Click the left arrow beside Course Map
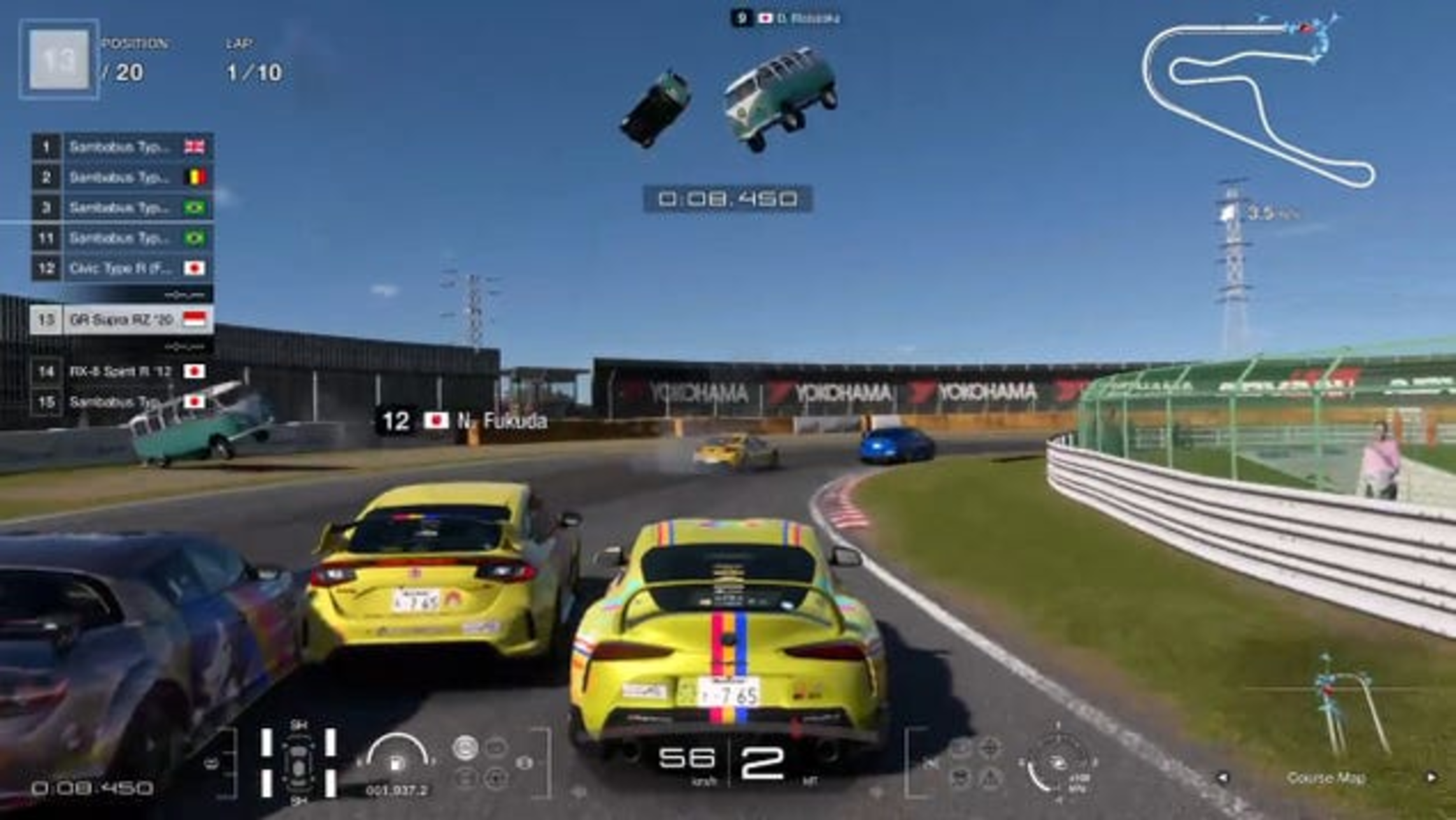Image resolution: width=1456 pixels, height=820 pixels. (x=1222, y=778)
